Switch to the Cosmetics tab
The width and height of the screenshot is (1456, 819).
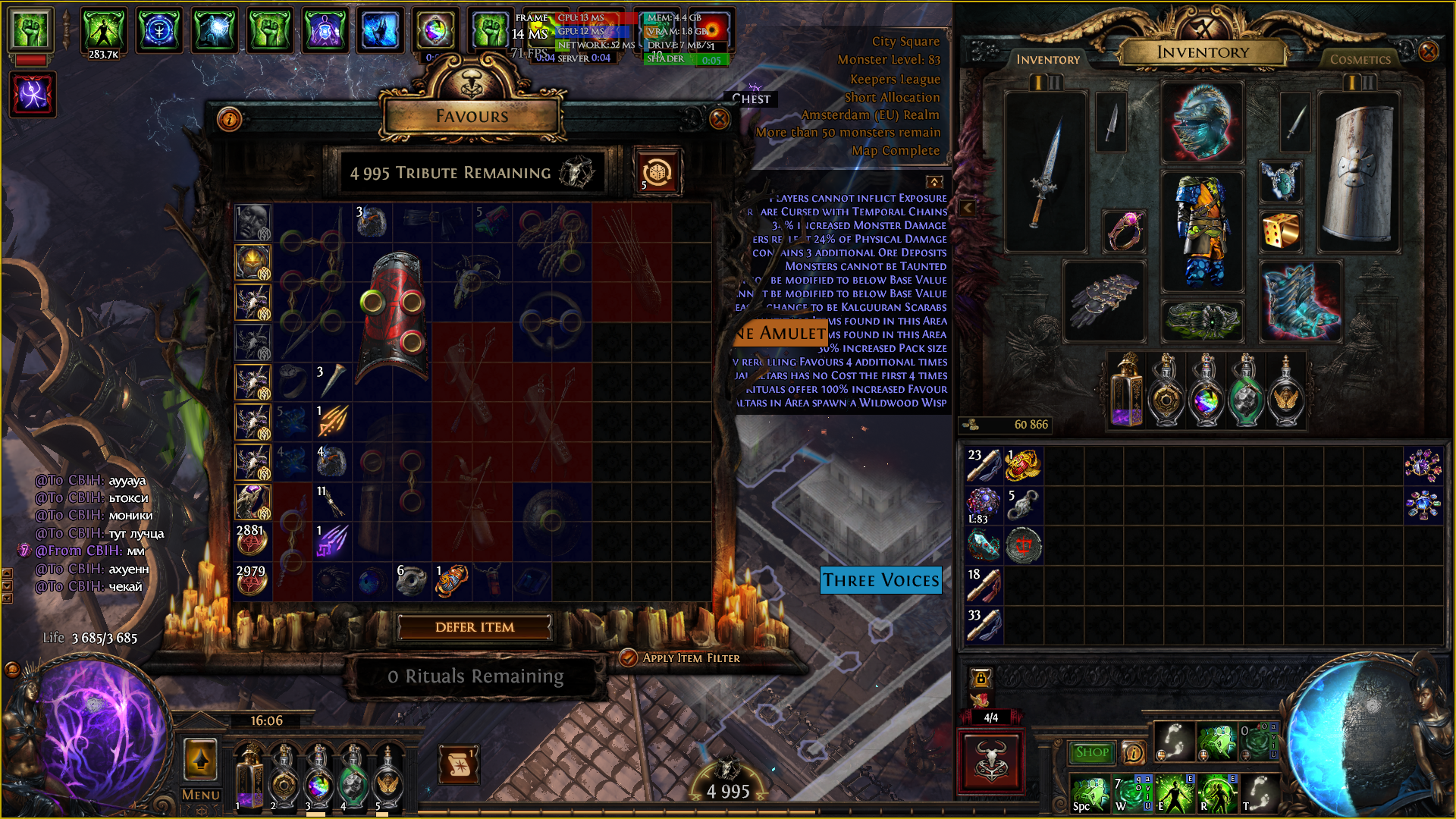tap(1360, 59)
